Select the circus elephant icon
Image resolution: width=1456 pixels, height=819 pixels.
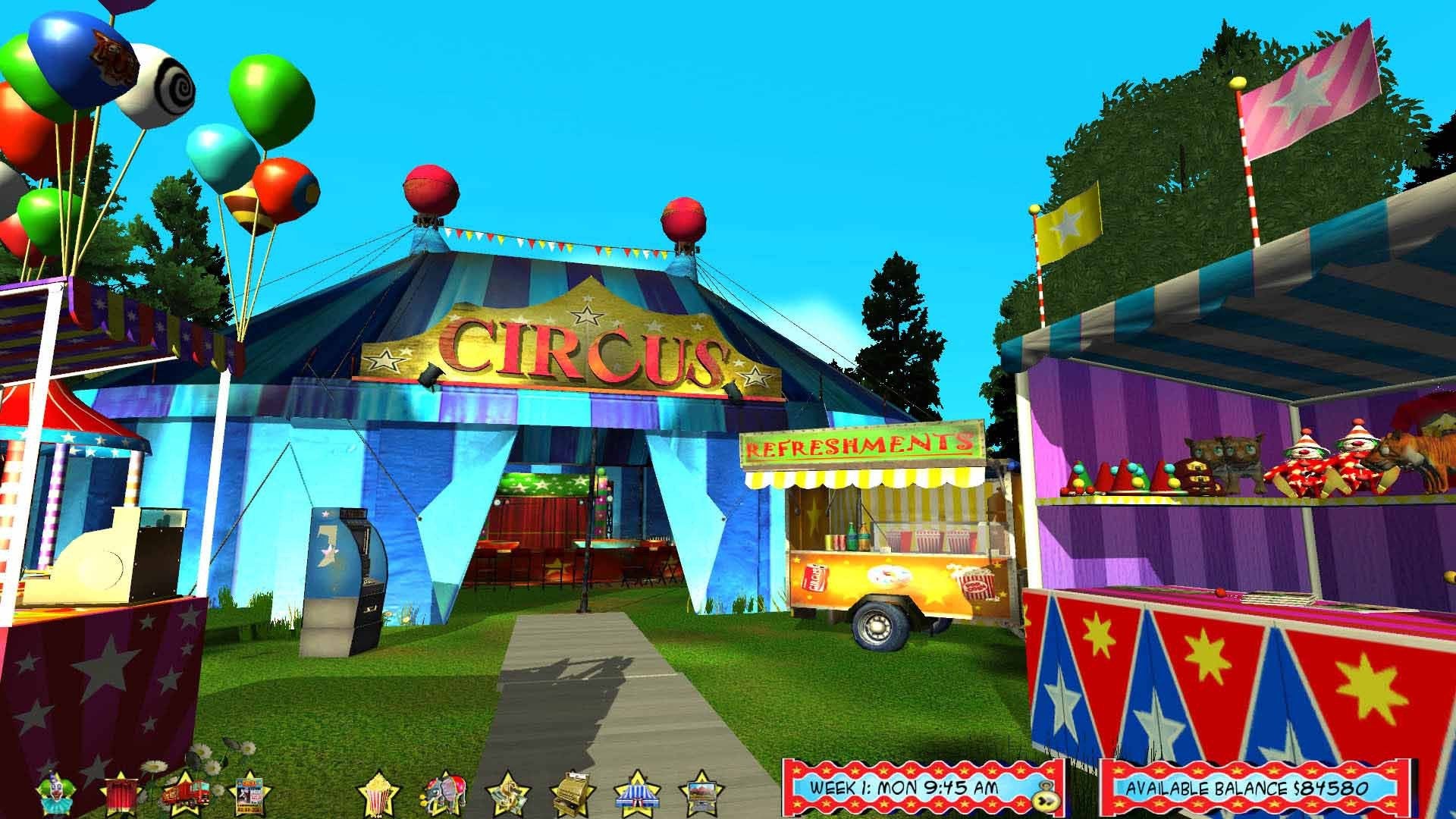coord(441,792)
